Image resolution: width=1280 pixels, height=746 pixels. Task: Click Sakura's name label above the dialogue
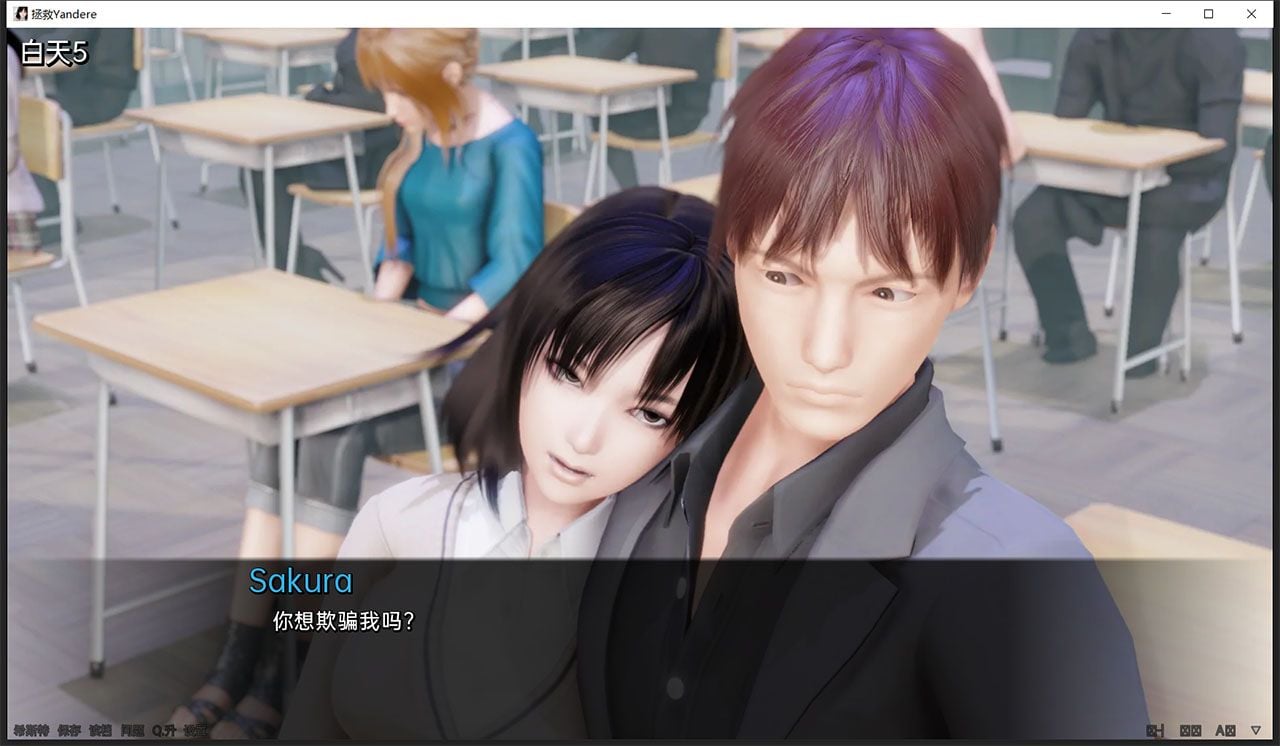pyautogui.click(x=300, y=581)
